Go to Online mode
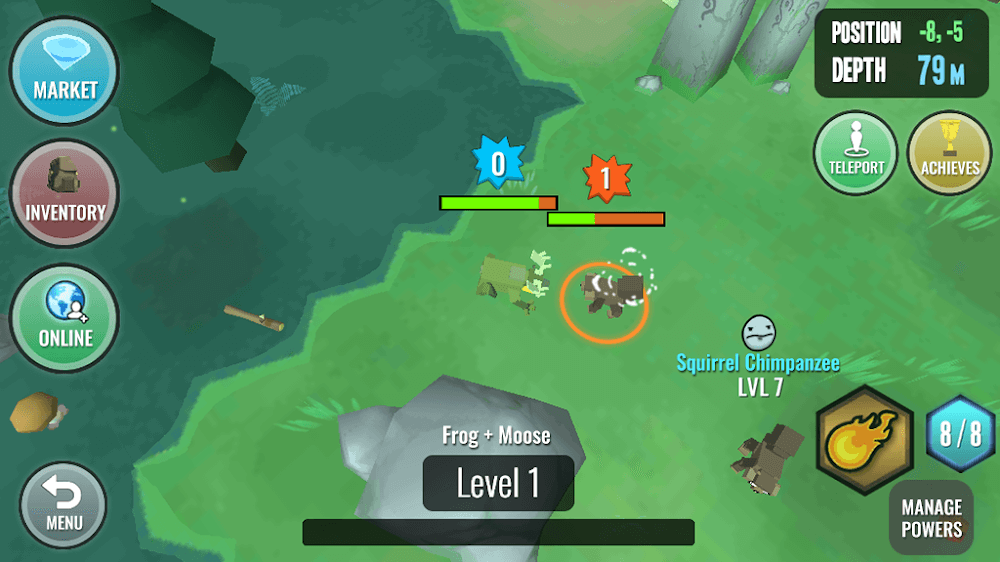Image resolution: width=1000 pixels, height=562 pixels. pos(65,318)
